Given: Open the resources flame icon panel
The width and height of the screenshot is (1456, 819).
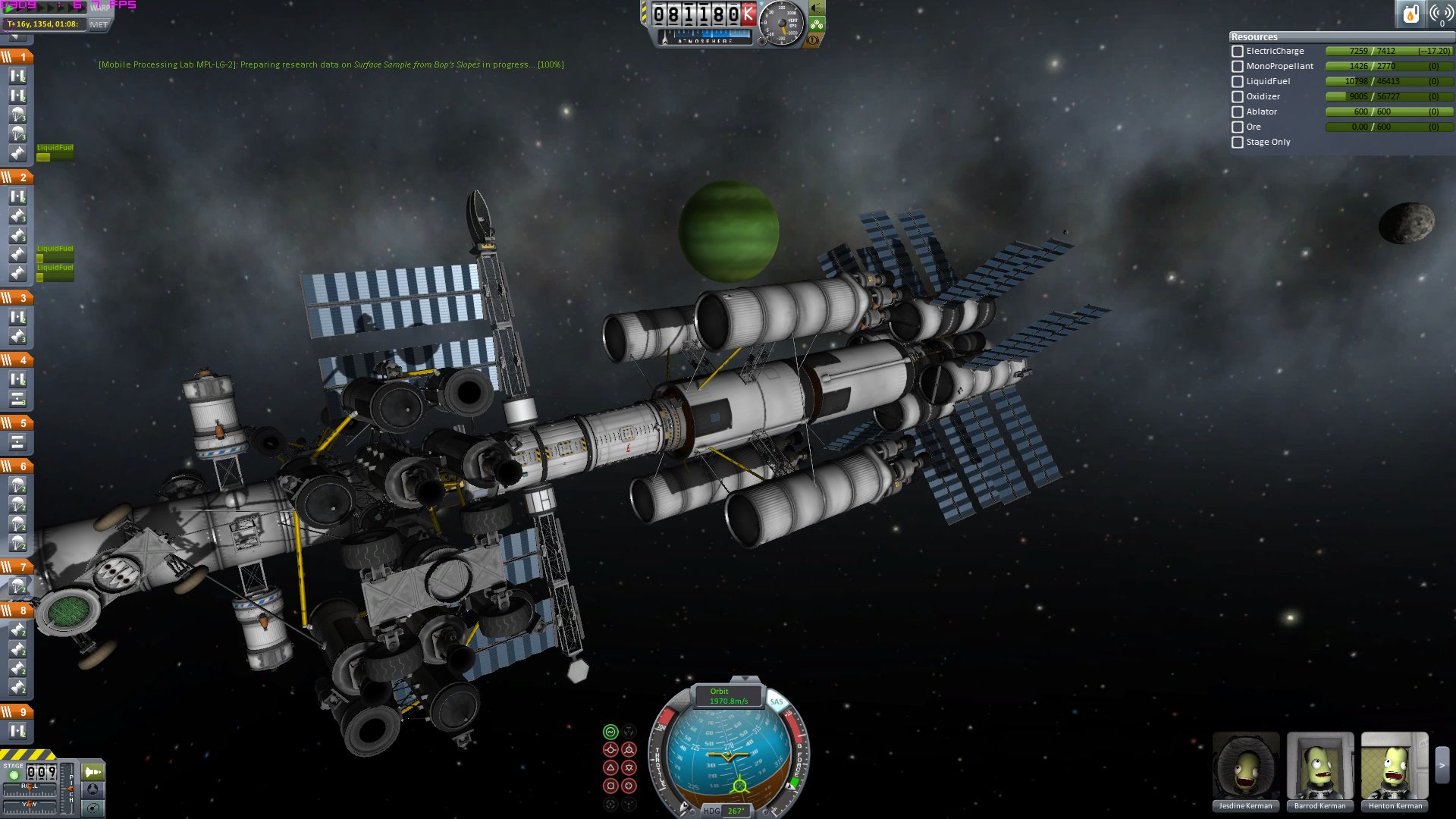Looking at the screenshot, I should (x=1410, y=14).
